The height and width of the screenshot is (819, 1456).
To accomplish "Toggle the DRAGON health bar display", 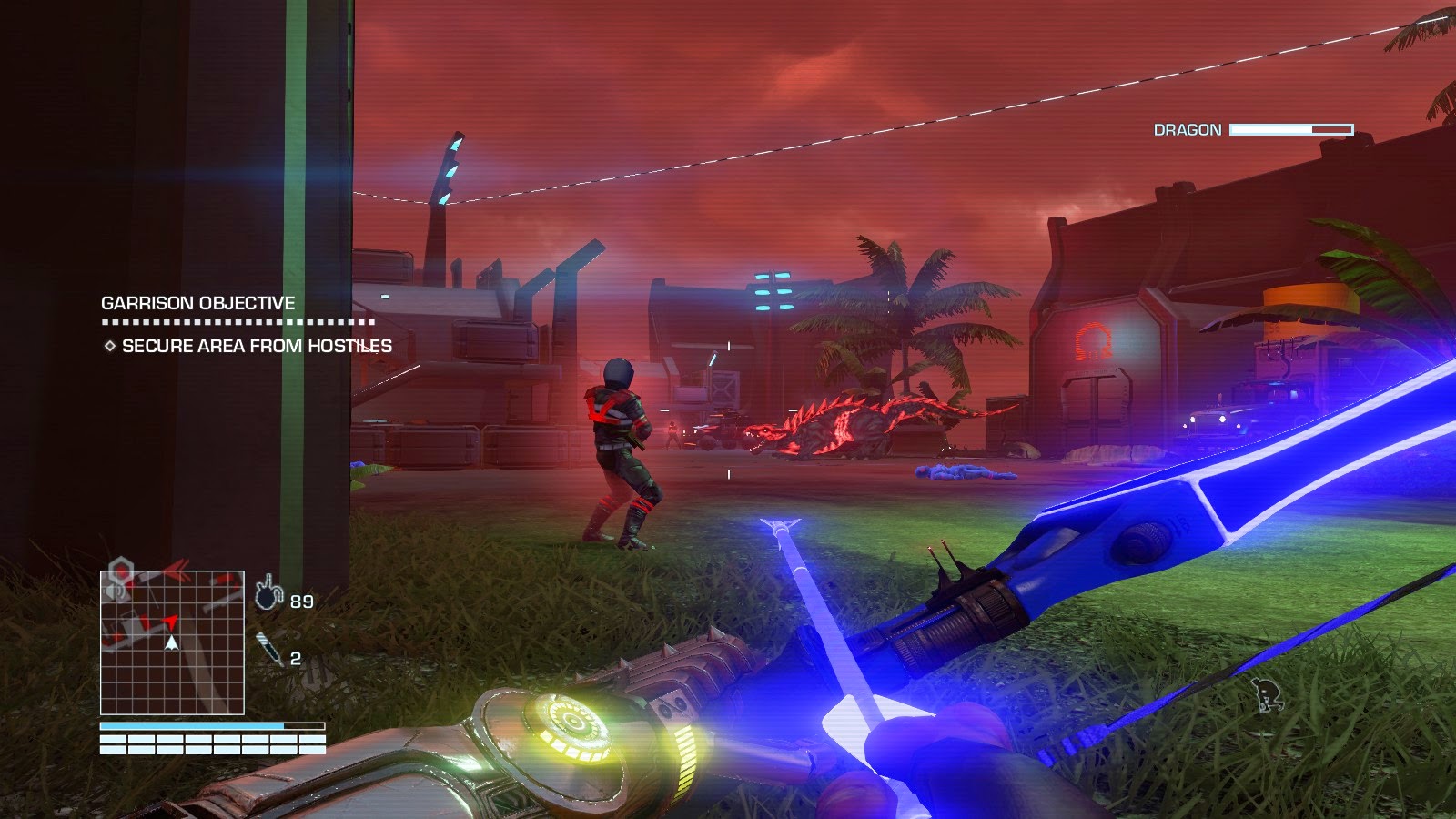I will point(1290,131).
